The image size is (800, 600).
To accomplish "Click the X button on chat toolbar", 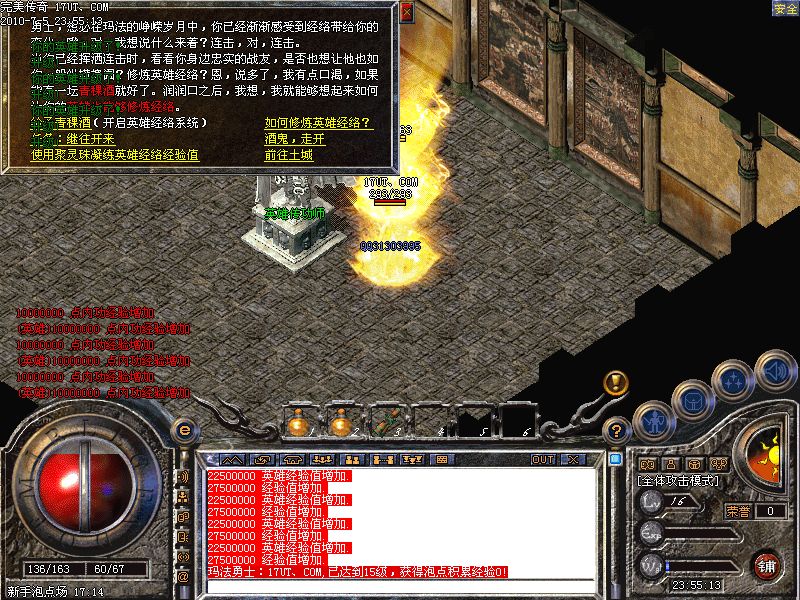I will pyautogui.click(x=573, y=460).
